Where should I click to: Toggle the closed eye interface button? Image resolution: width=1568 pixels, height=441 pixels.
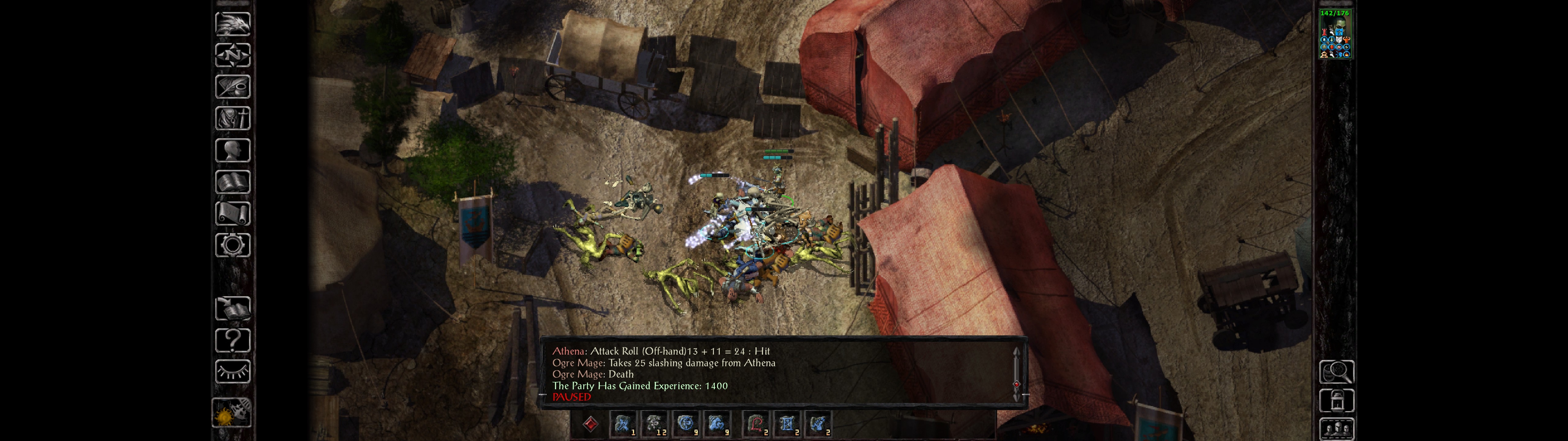tap(232, 371)
